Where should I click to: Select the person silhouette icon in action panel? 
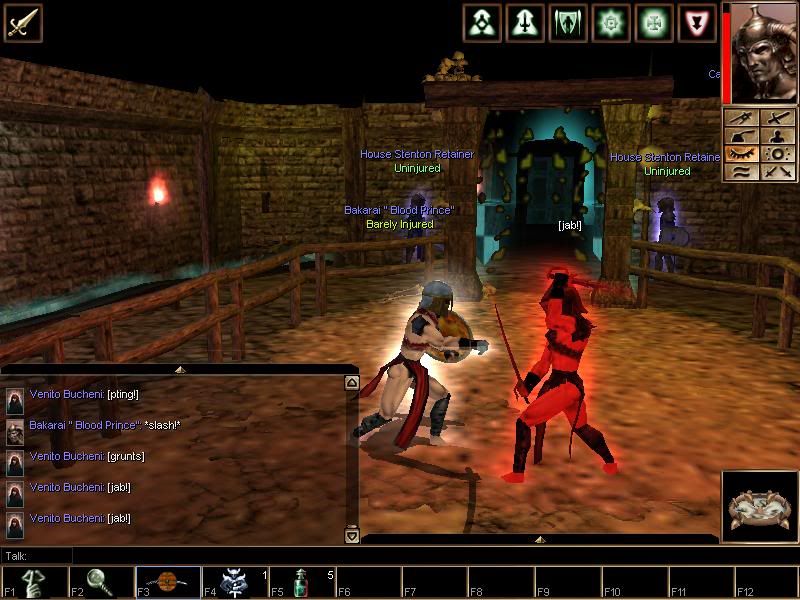click(777, 136)
